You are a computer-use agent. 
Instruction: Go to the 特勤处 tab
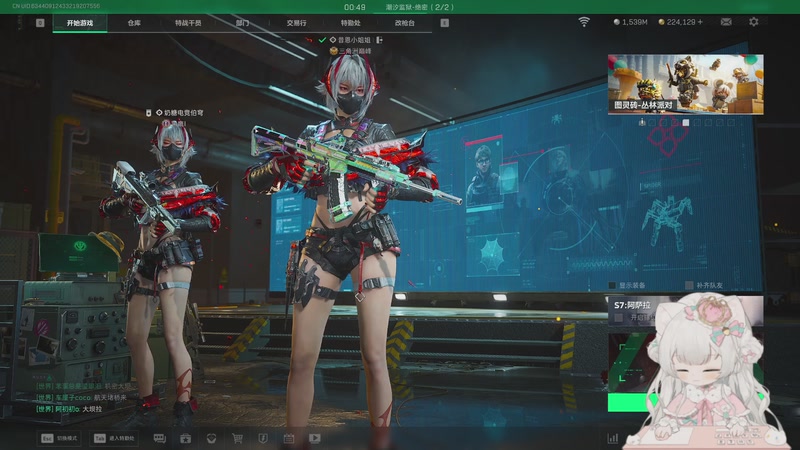pos(350,22)
